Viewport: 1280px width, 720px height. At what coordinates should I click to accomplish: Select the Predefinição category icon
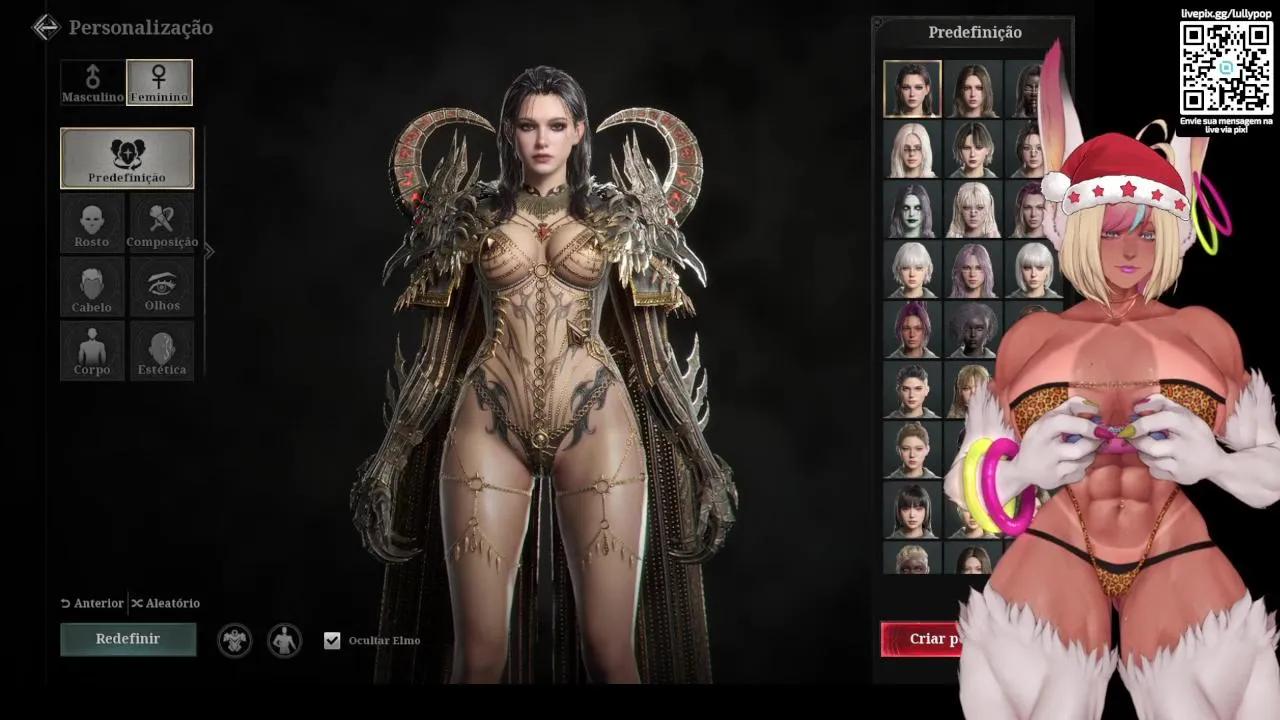pyautogui.click(x=127, y=158)
